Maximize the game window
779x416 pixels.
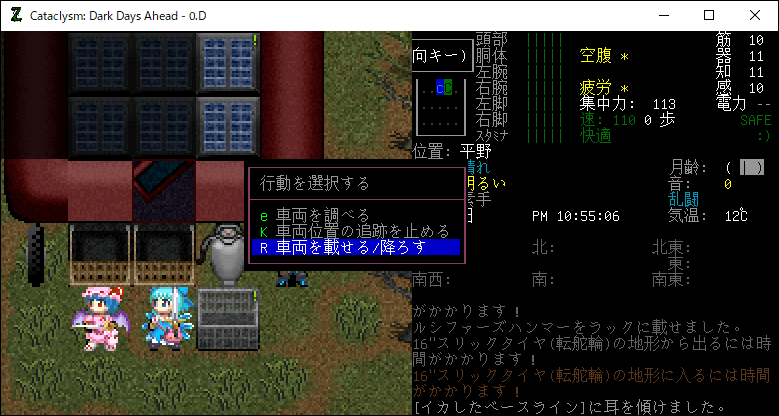click(709, 15)
